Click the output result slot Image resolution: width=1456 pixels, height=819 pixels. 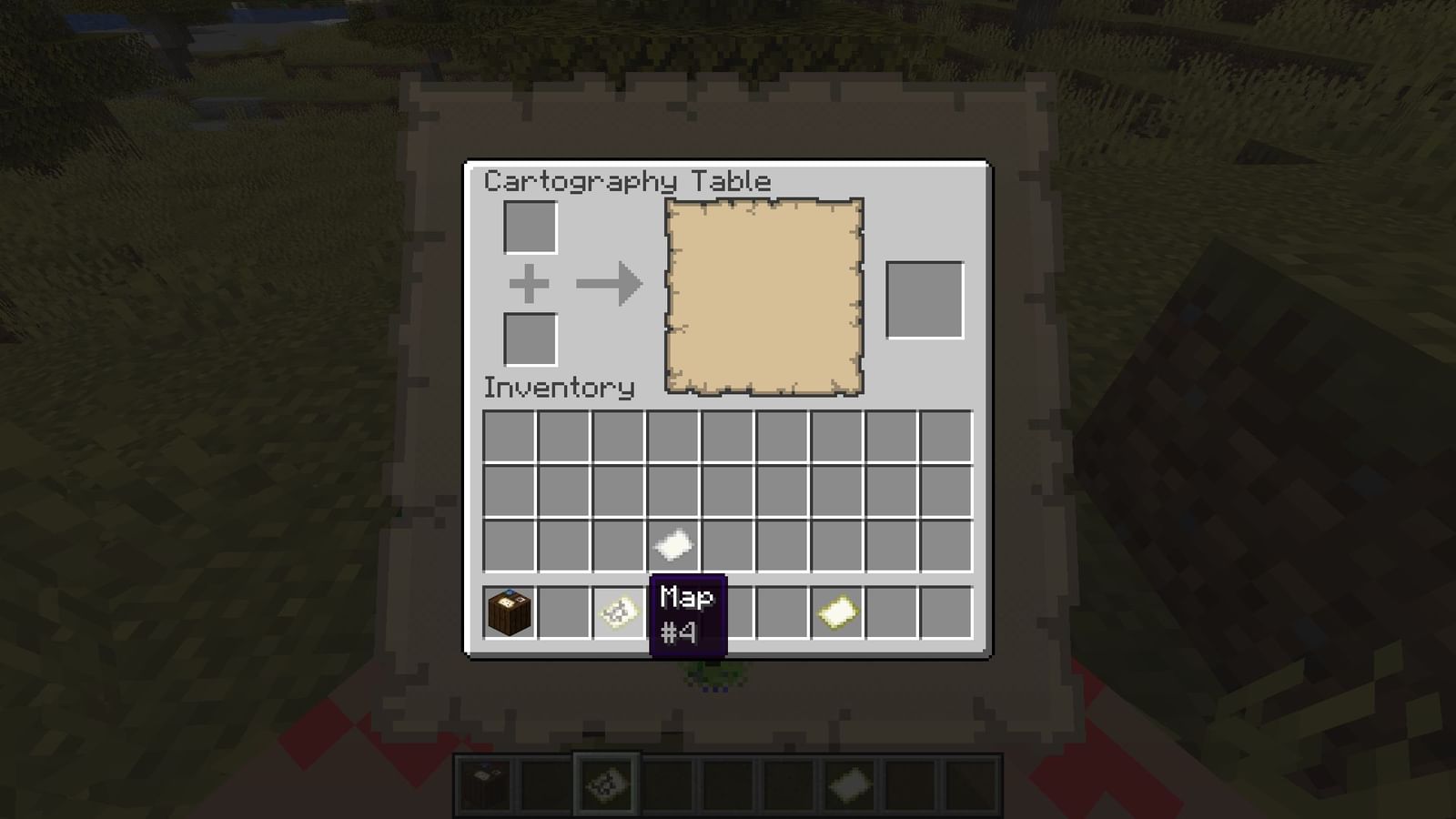925,300
